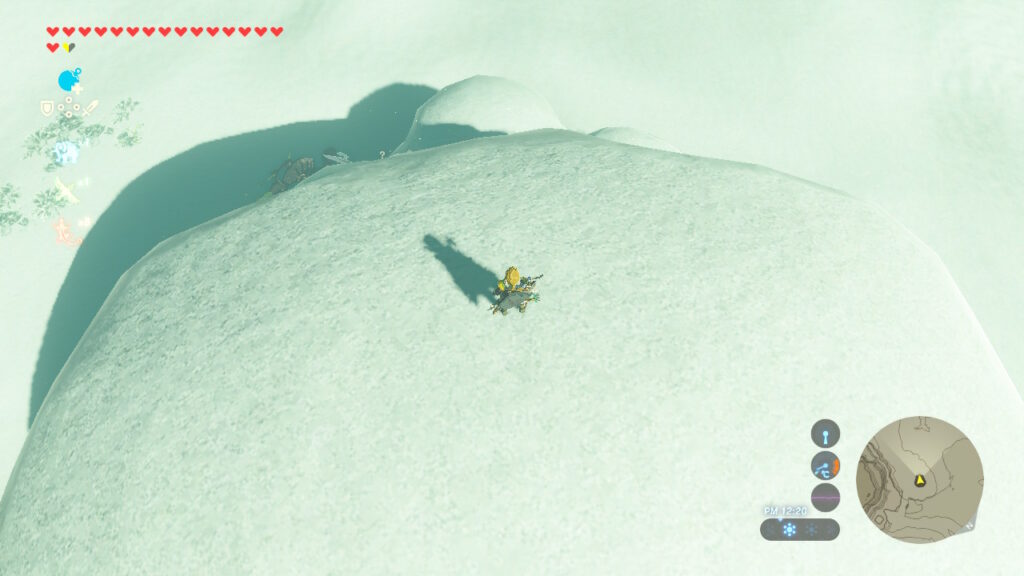
Task: Choose the yellow-green bird champion ability
Action: [67, 189]
